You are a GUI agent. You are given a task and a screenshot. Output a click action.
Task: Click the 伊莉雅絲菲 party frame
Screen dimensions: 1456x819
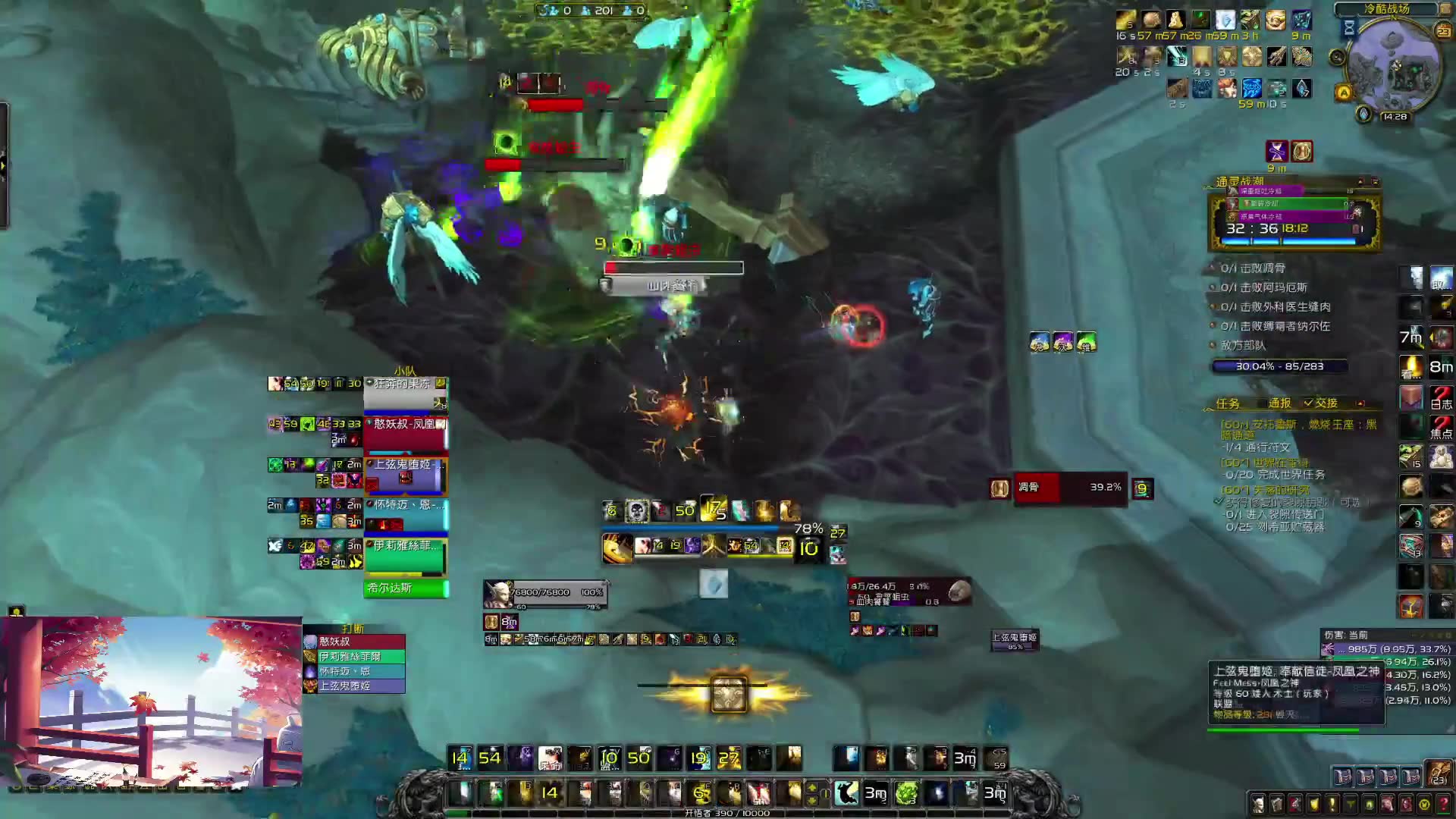pyautogui.click(x=406, y=556)
